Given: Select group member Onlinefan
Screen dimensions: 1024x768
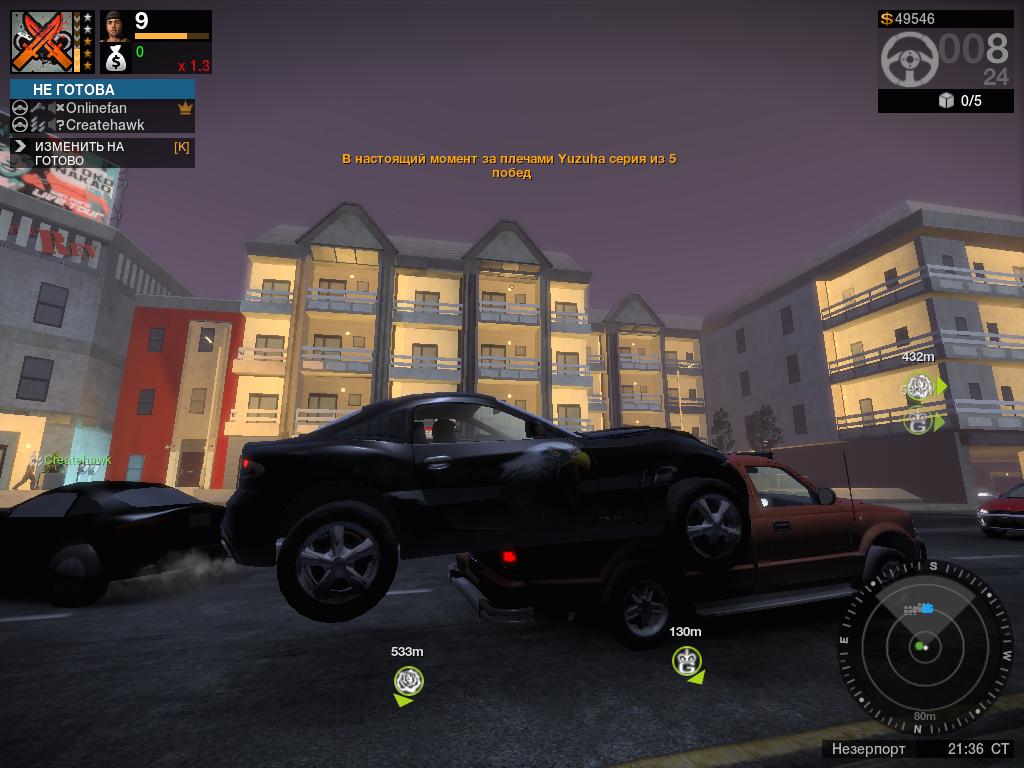Looking at the screenshot, I should pos(96,108).
